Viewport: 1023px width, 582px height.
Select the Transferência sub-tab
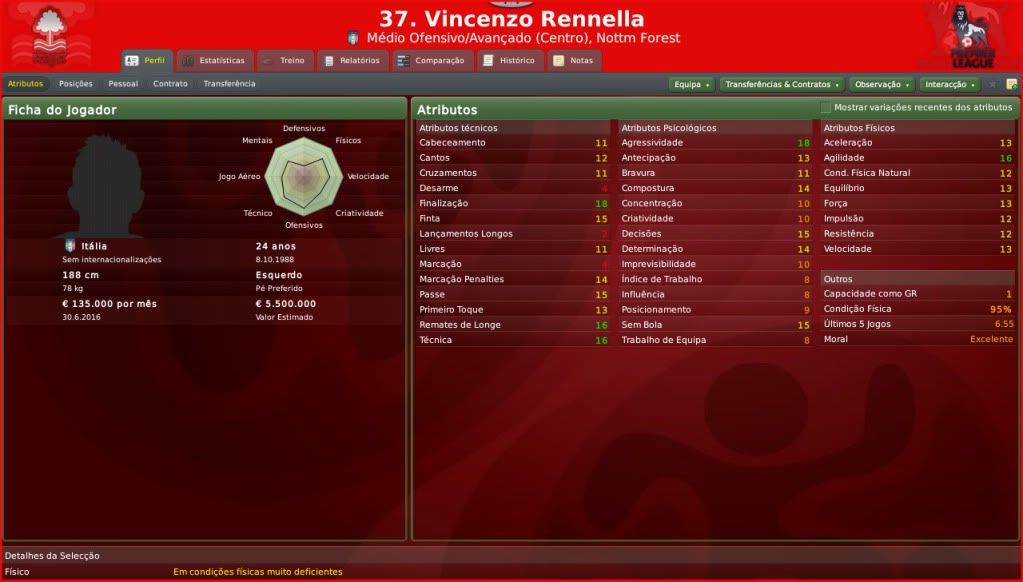point(229,84)
